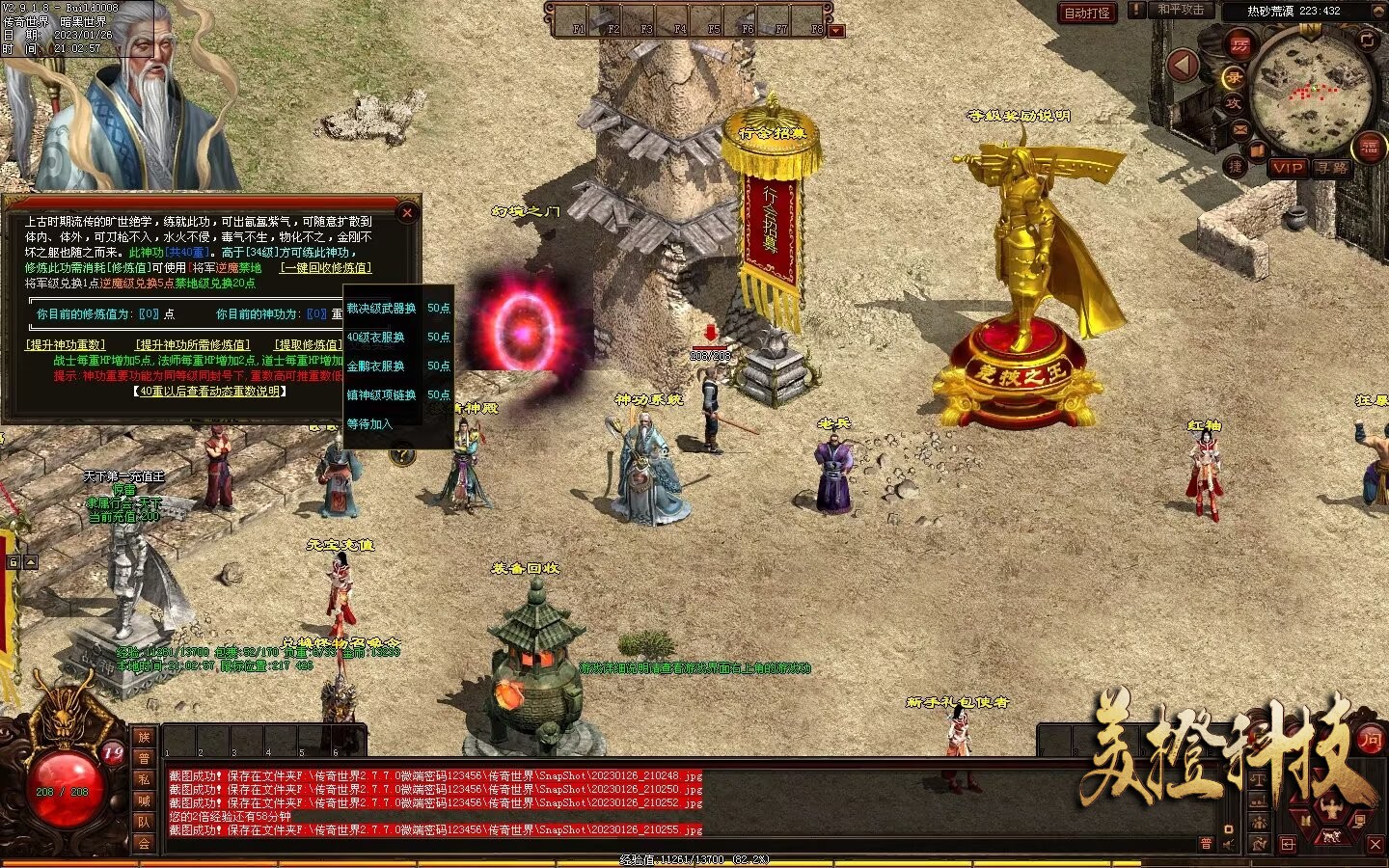The image size is (1389, 868).
Task: Click the 一键回收修炼值 link
Action: tap(325, 268)
